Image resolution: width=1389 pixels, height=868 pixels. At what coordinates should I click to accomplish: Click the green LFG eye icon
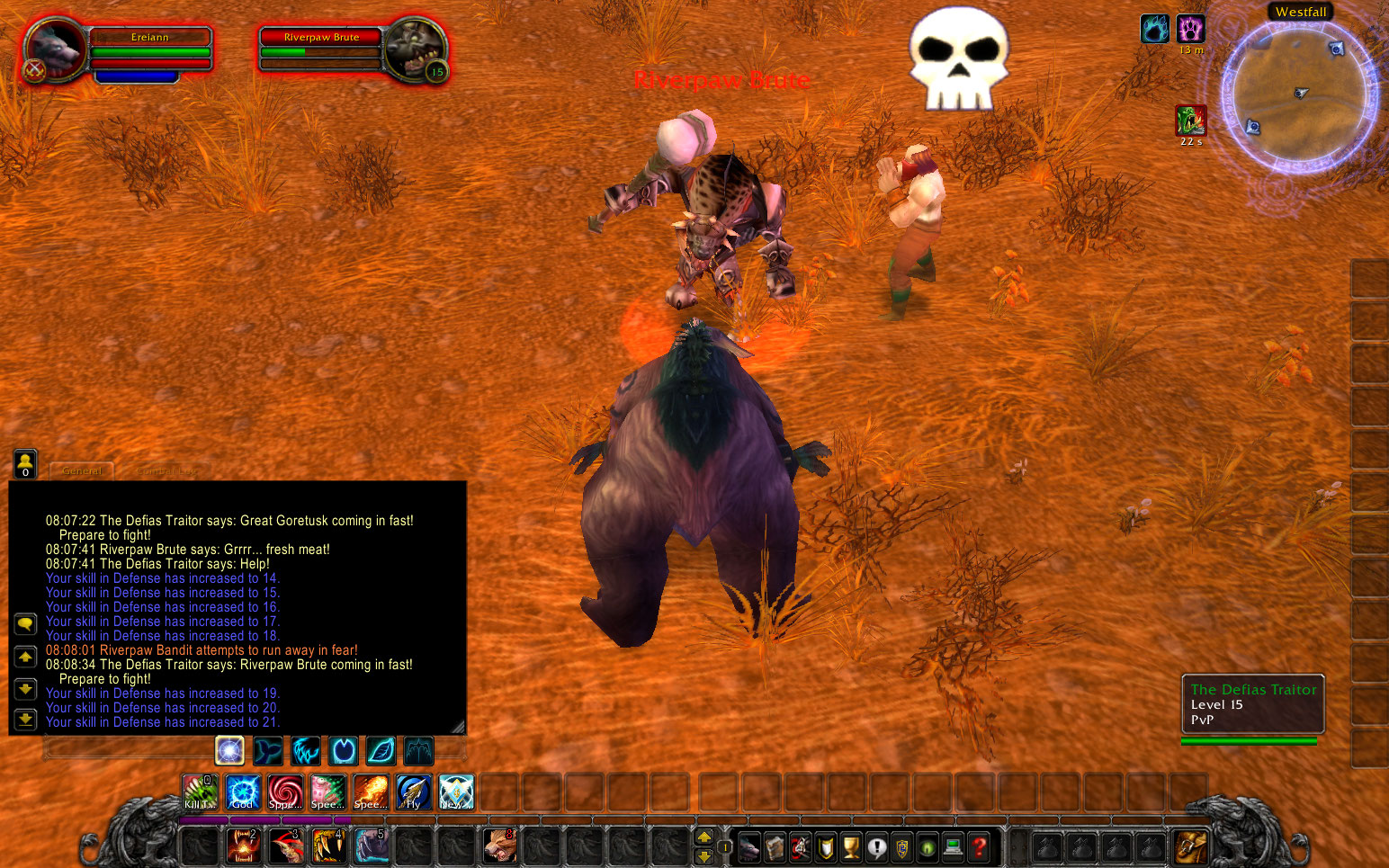[x=927, y=847]
